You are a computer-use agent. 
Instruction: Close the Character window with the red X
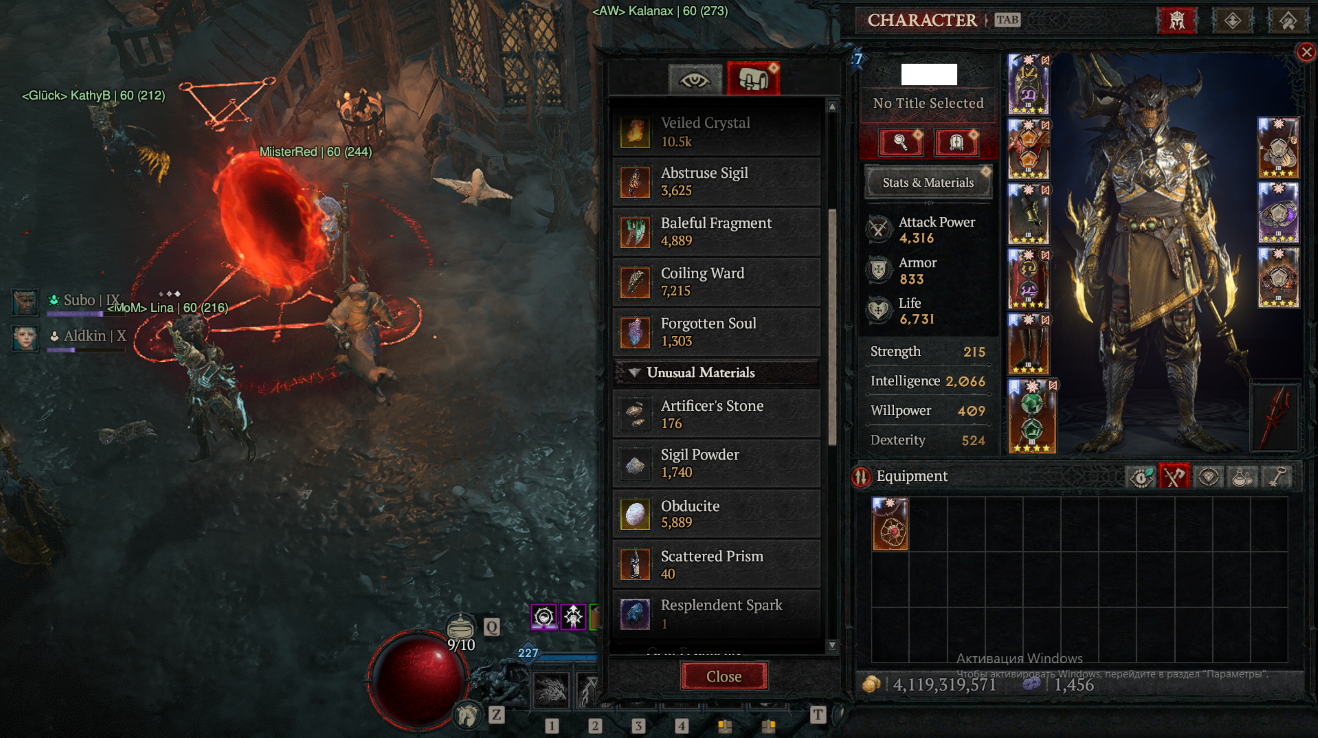click(1305, 52)
